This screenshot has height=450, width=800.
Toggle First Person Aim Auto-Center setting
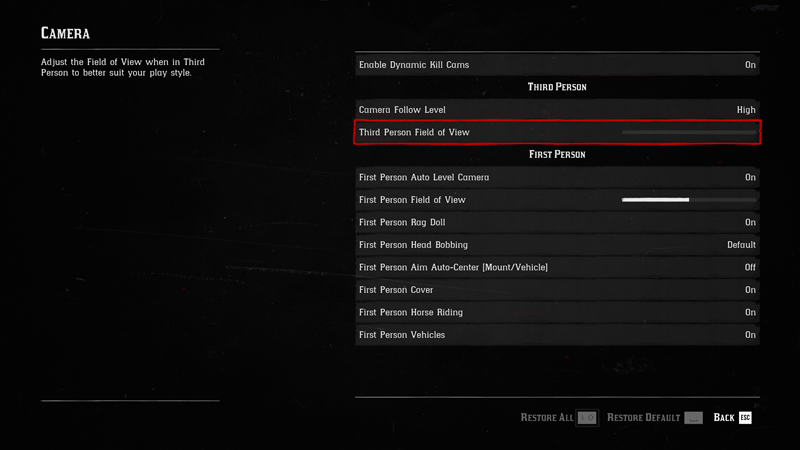click(x=557, y=267)
